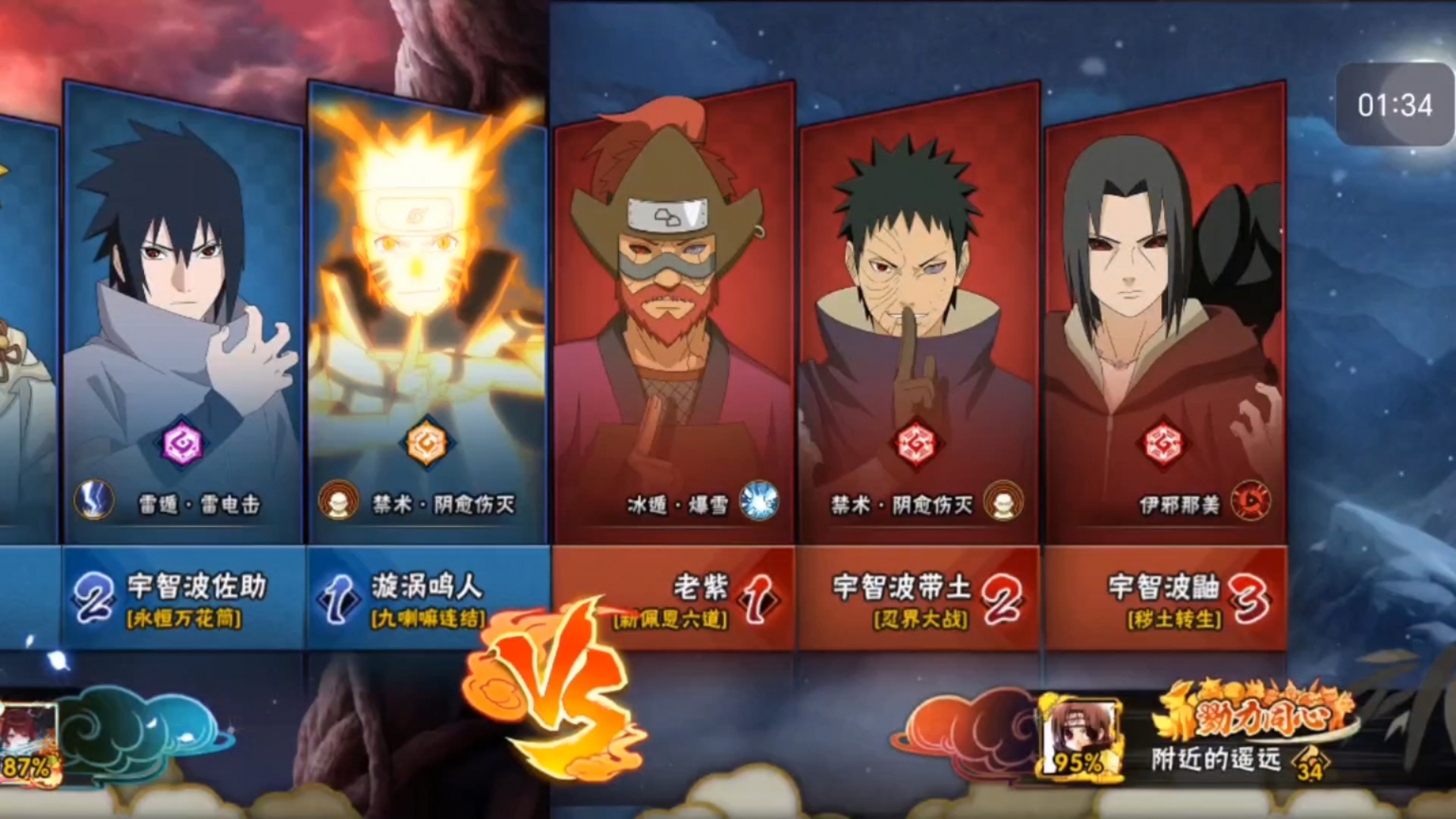1456x819 pixels.
Task: Click the purple summon emblem on Sasuke's card
Action: click(x=182, y=443)
